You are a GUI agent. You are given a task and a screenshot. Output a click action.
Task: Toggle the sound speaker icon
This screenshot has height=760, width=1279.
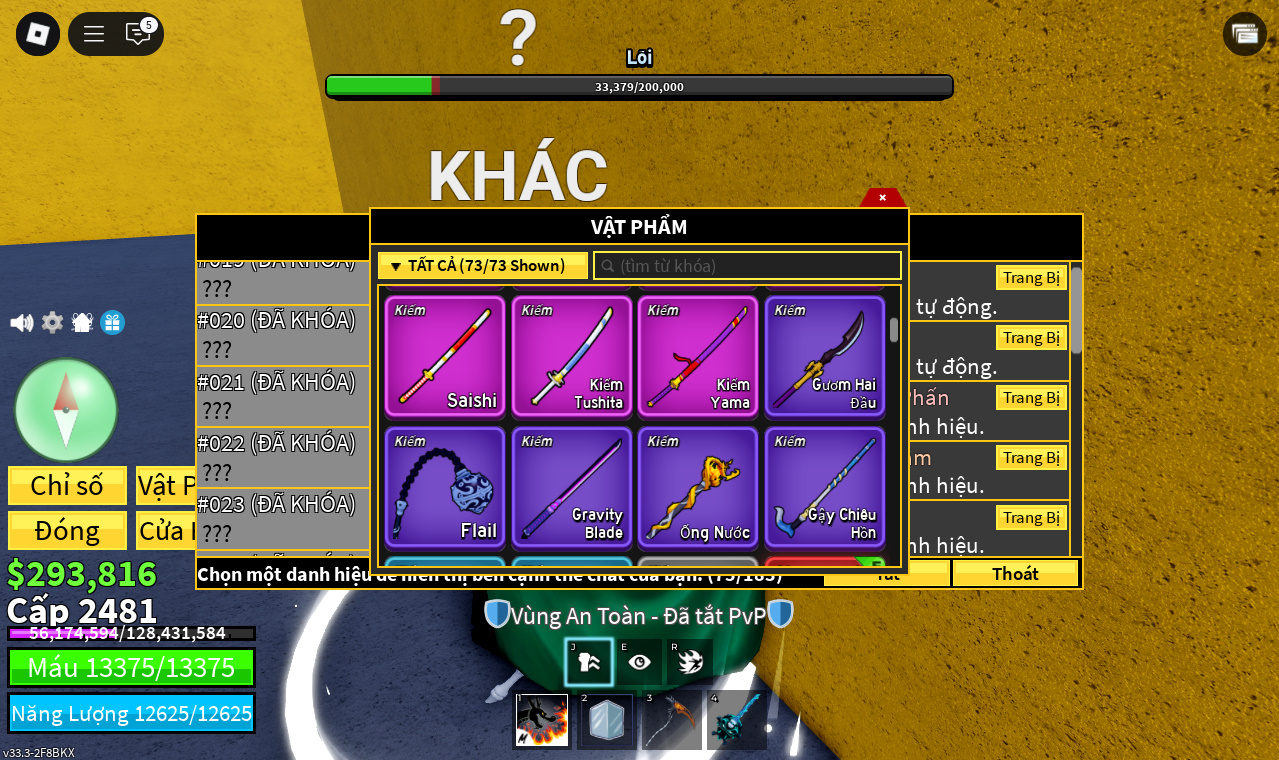(21, 323)
